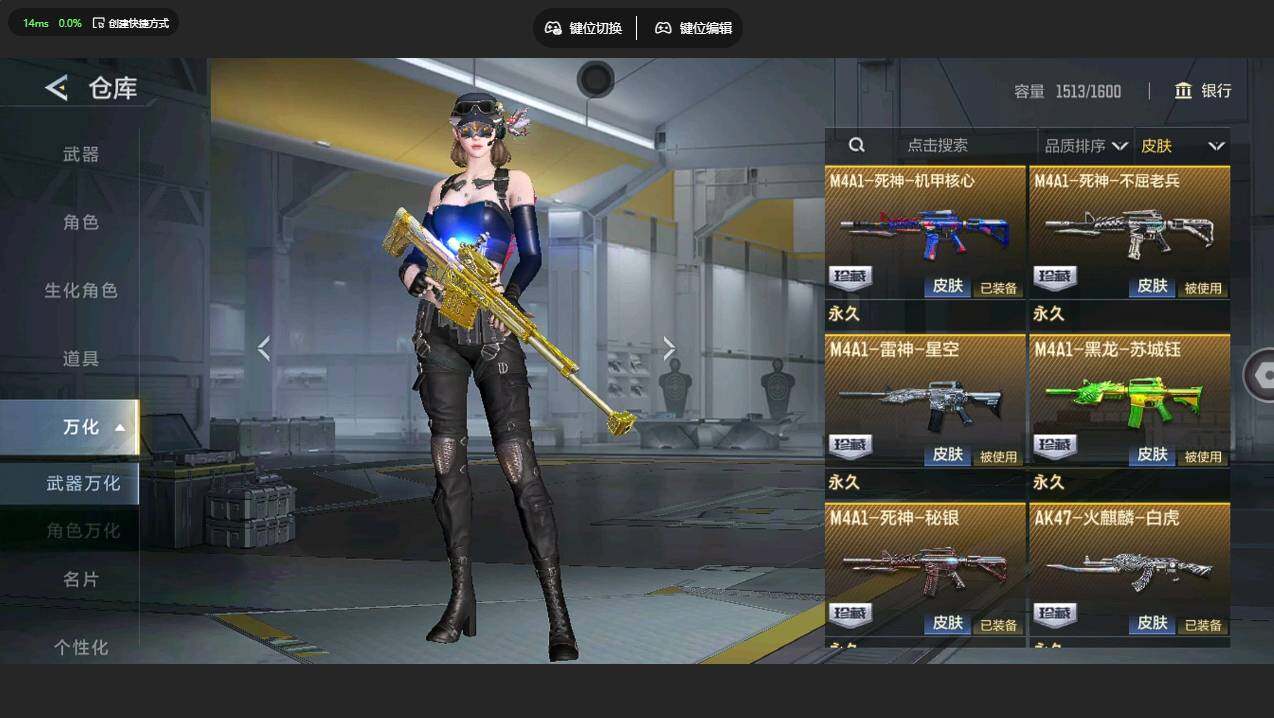Select the AK47-火麒麟-白虎 skin
The width and height of the screenshot is (1274, 718).
click(1129, 568)
